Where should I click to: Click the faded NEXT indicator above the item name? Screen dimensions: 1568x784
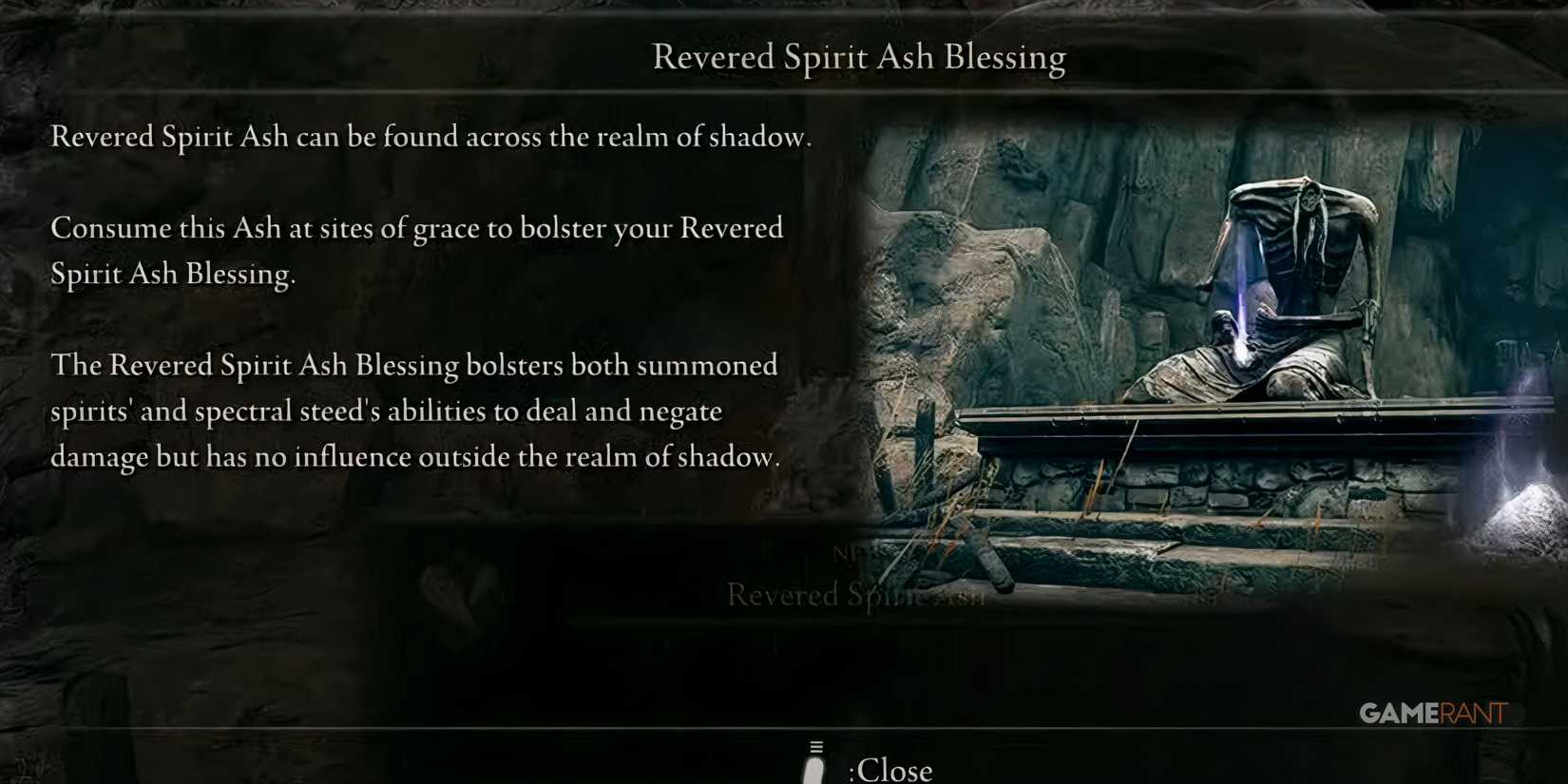(844, 554)
